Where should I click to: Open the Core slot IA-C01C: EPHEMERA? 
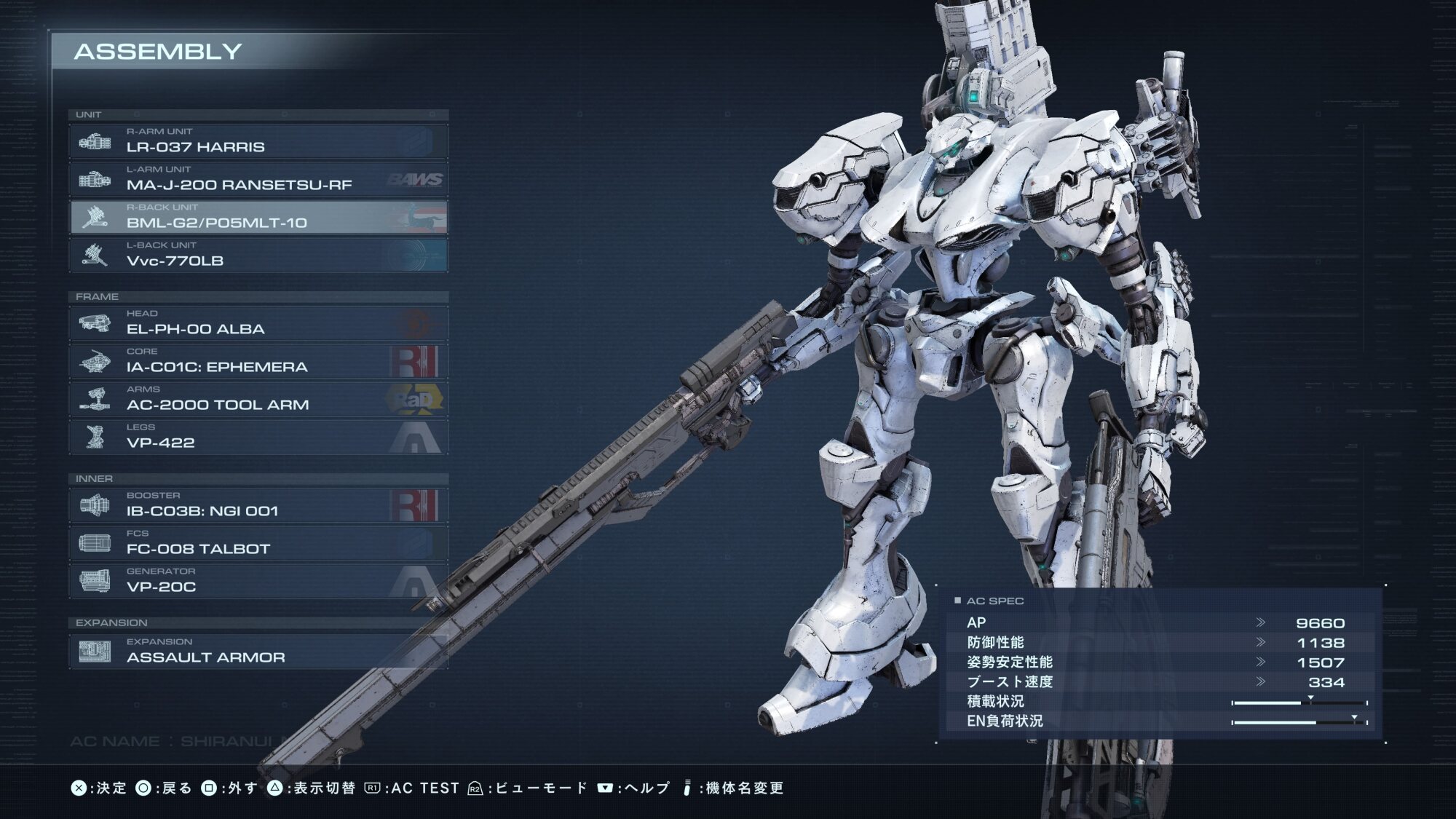click(x=258, y=361)
